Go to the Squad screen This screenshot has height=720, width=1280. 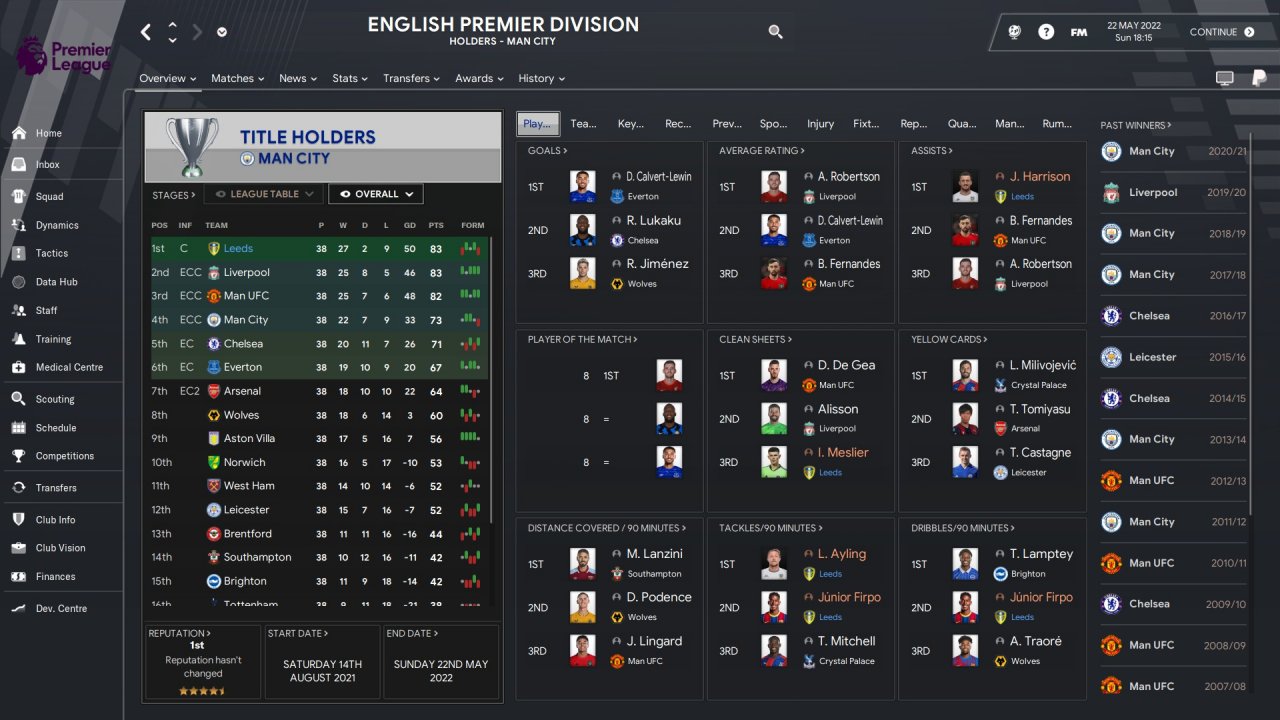[49, 197]
